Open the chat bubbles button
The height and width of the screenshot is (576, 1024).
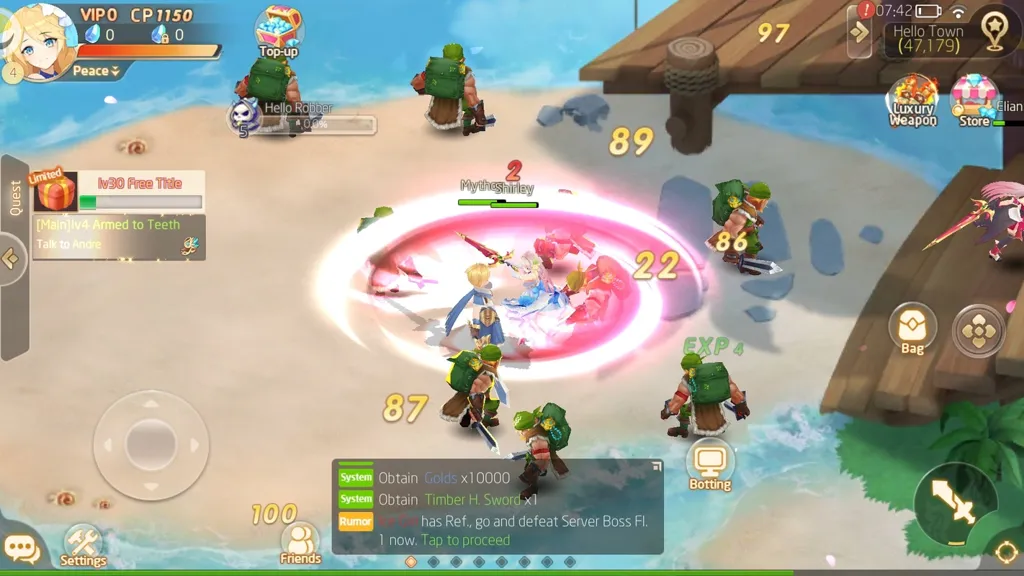22,549
